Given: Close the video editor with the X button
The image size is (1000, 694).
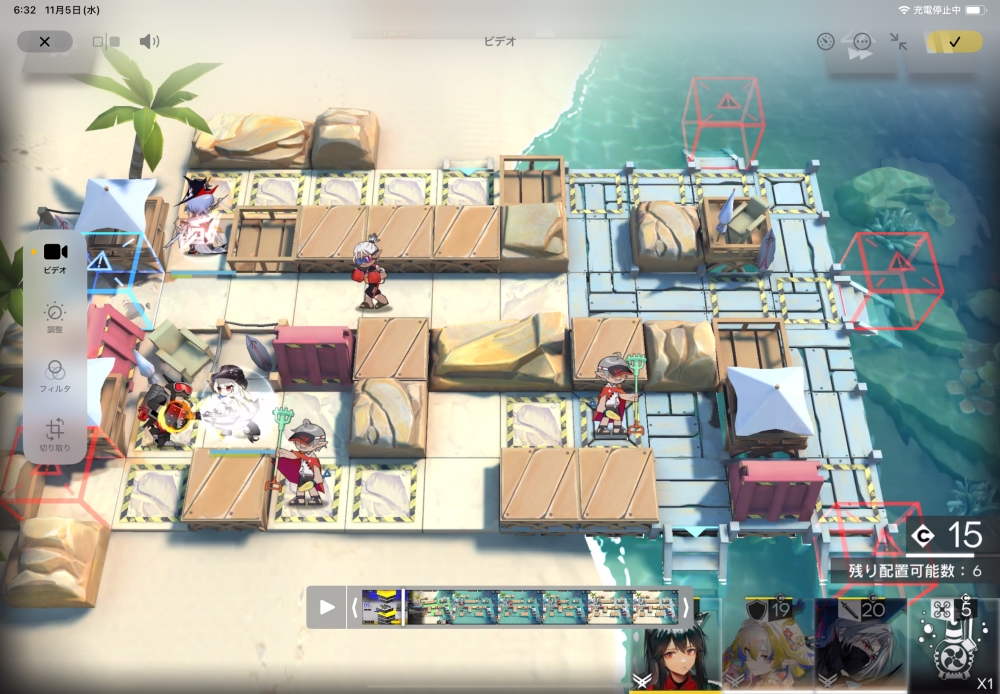Looking at the screenshot, I should click(45, 42).
